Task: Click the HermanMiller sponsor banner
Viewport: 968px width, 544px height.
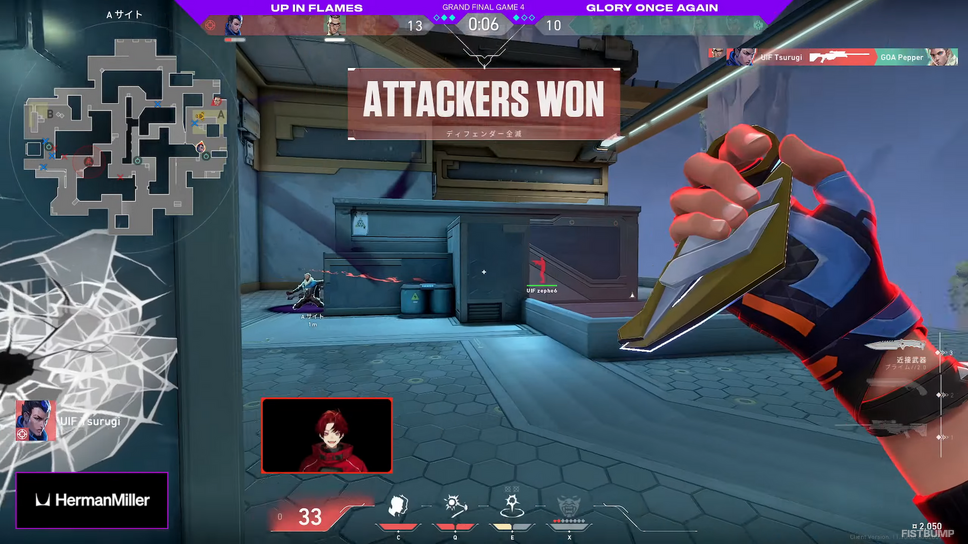Action: [x=92, y=500]
